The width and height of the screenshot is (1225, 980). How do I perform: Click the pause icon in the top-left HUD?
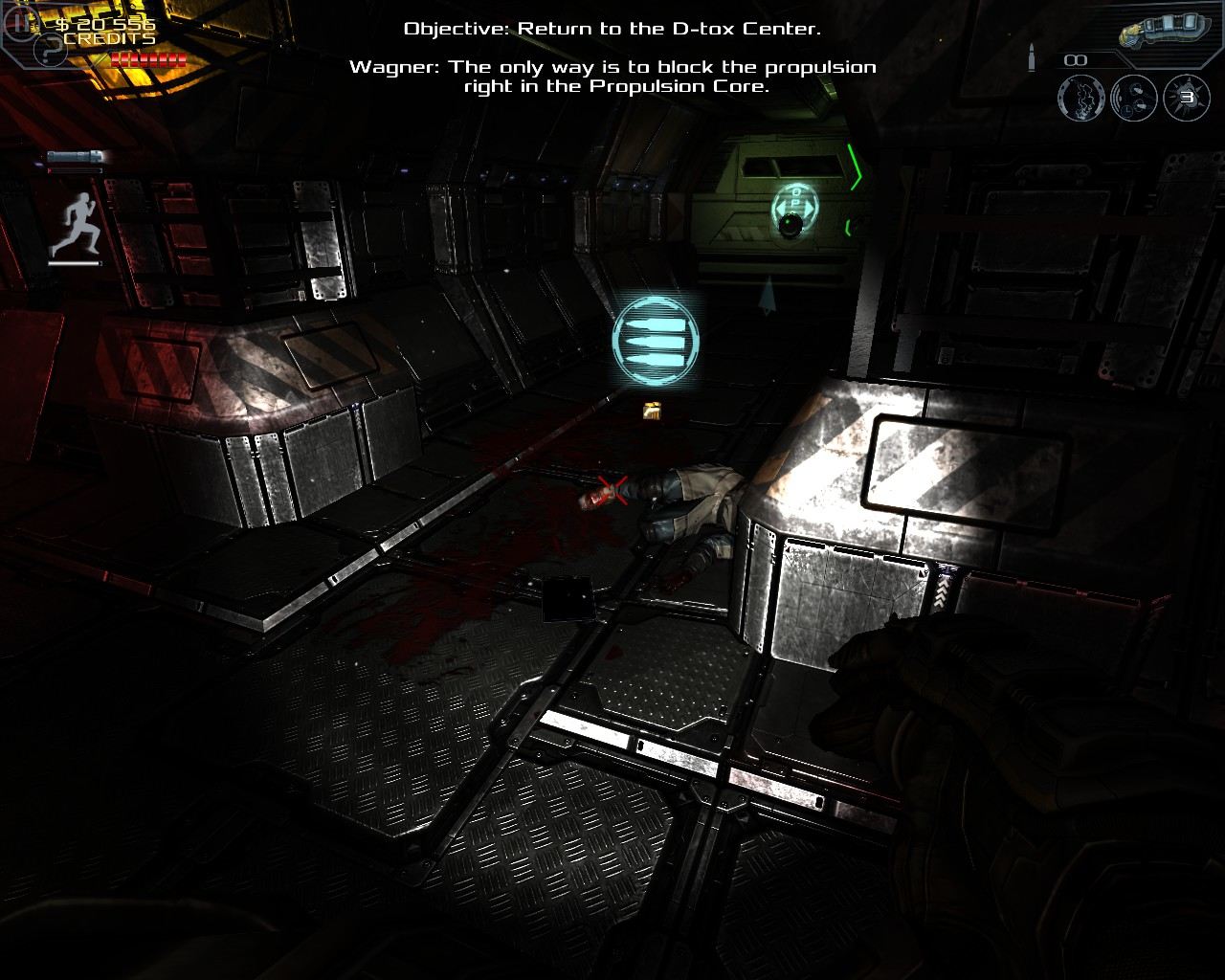[x=21, y=23]
